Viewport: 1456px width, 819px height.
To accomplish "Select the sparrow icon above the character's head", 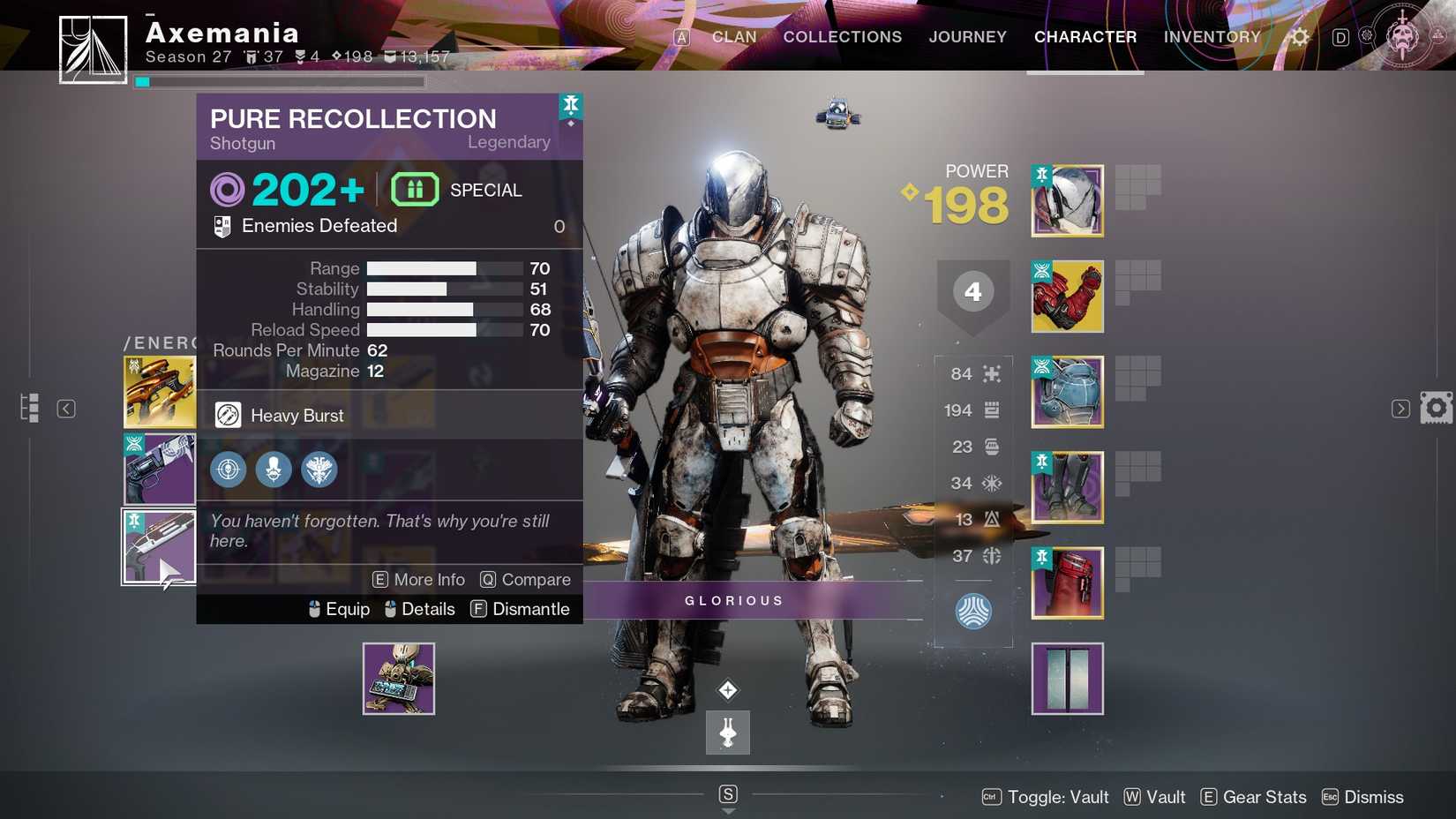I will [x=837, y=113].
